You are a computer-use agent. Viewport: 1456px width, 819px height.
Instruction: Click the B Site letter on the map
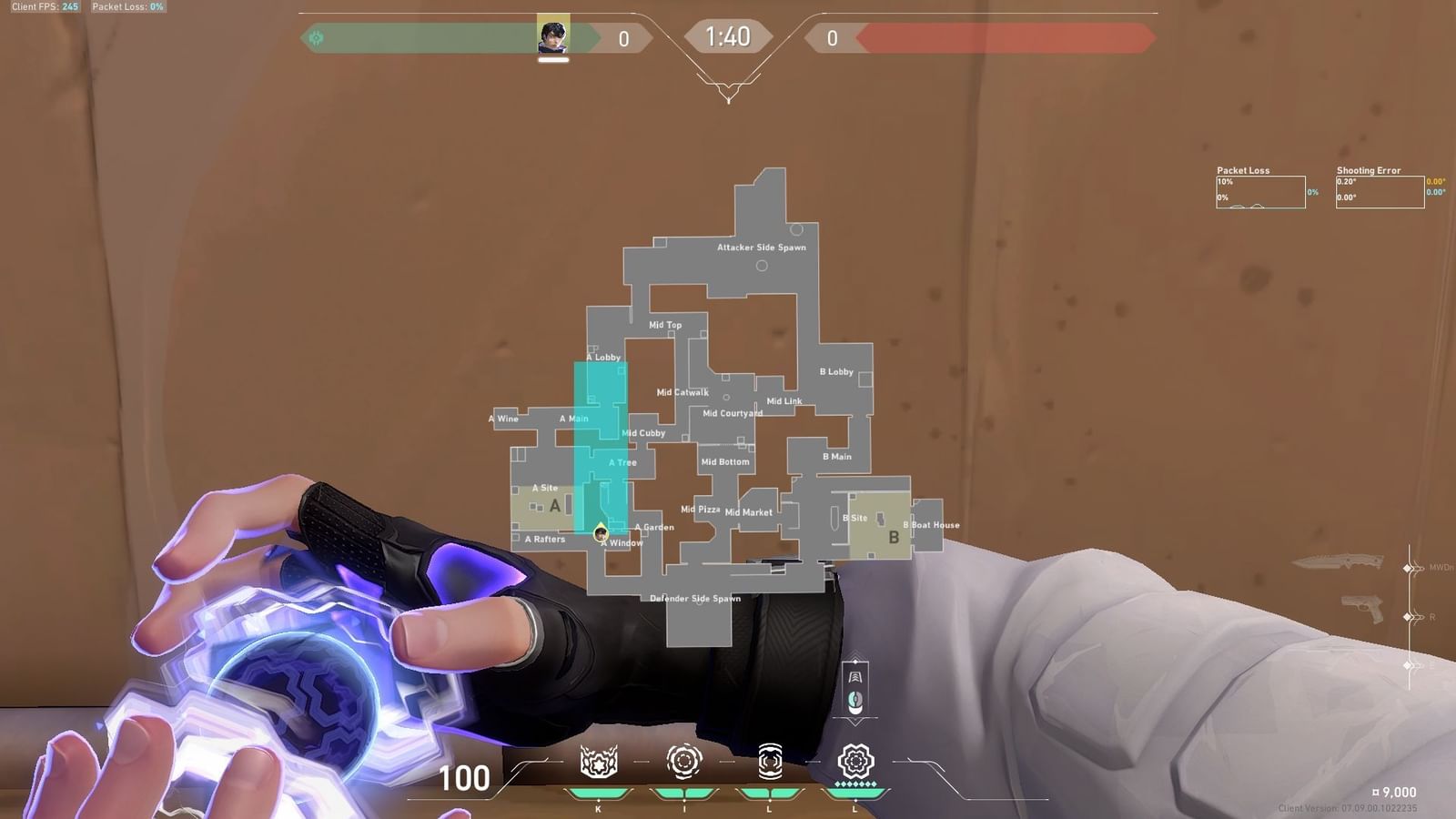(x=894, y=539)
